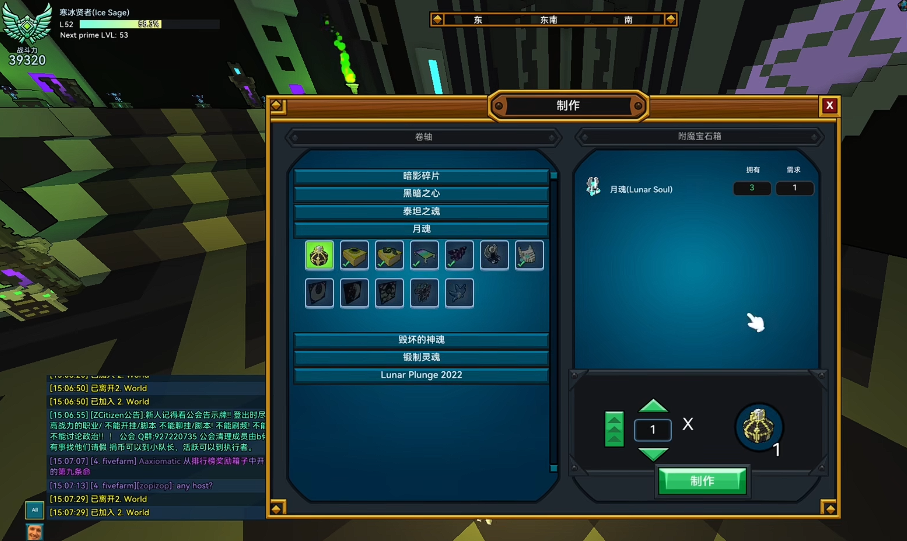907x541 pixels.
Task: Click the crafted output item icon
Action: click(759, 427)
